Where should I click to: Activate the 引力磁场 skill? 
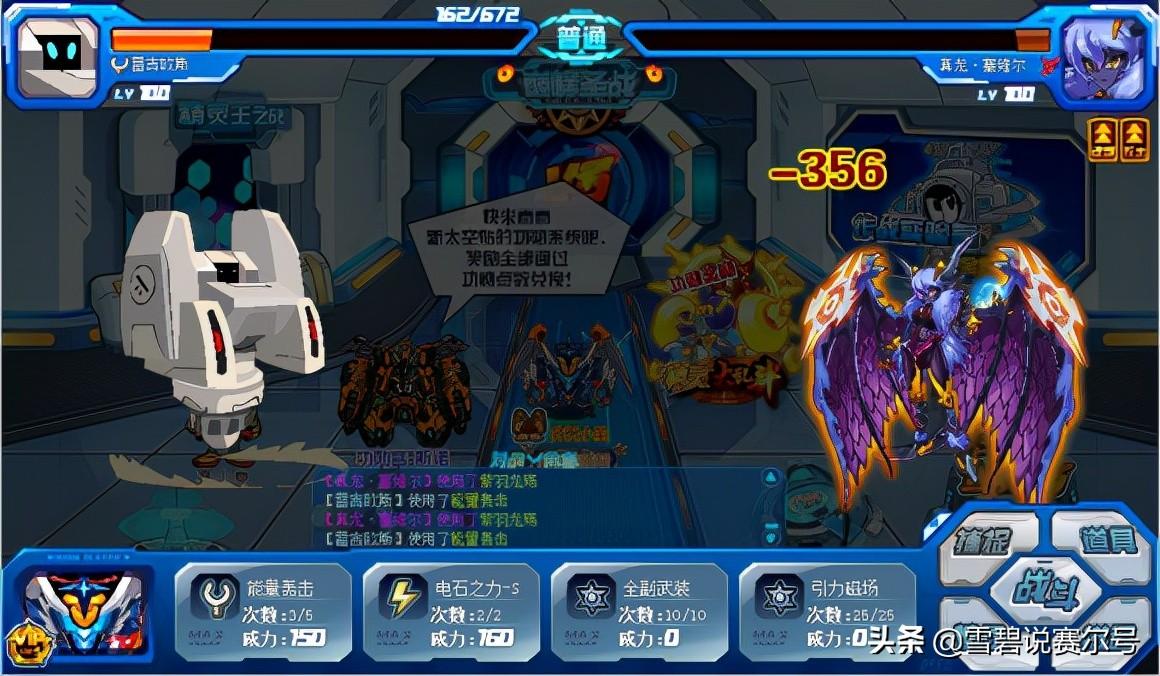(827, 611)
